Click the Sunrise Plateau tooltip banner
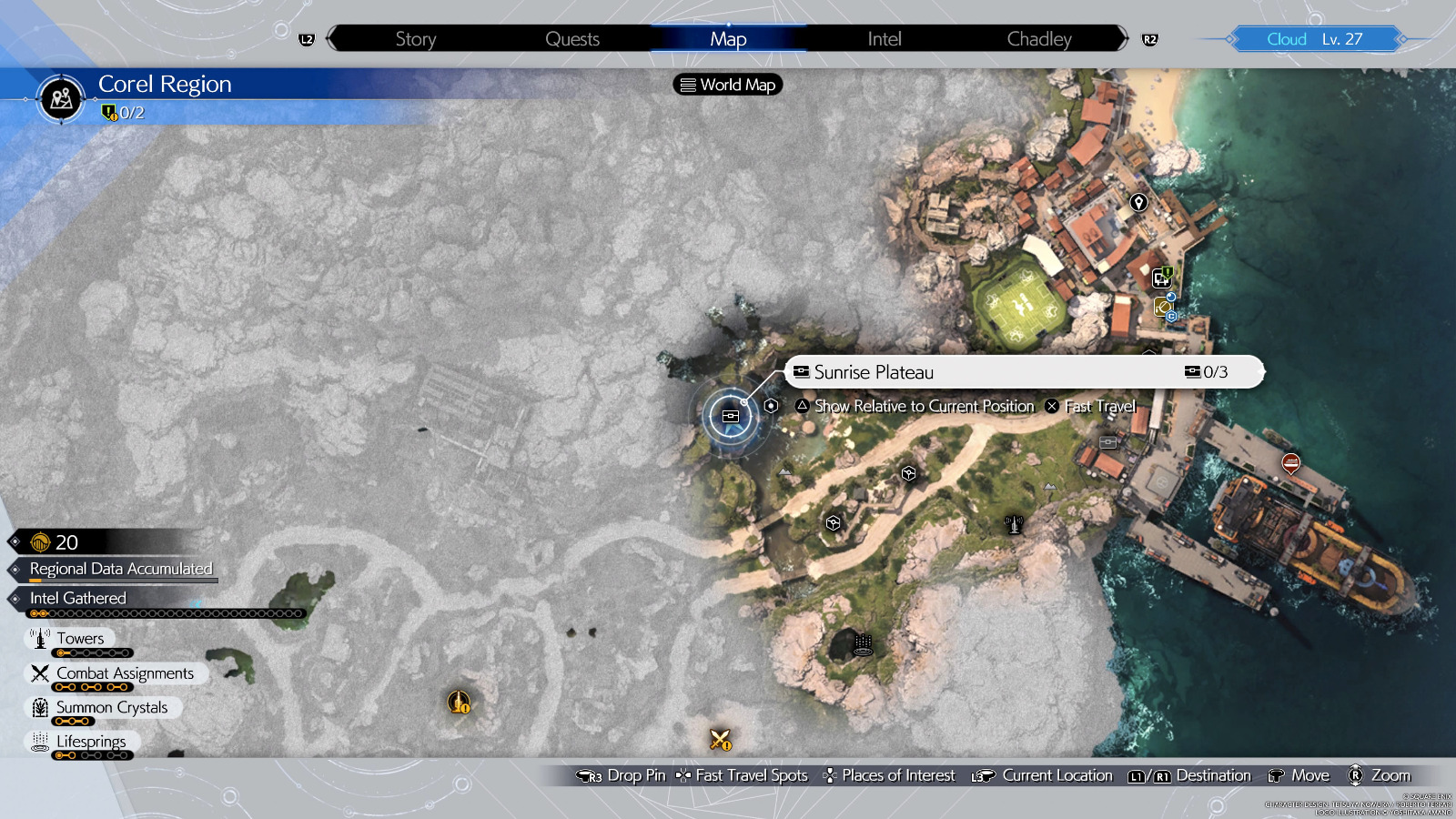This screenshot has height=819, width=1456. (x=1019, y=371)
